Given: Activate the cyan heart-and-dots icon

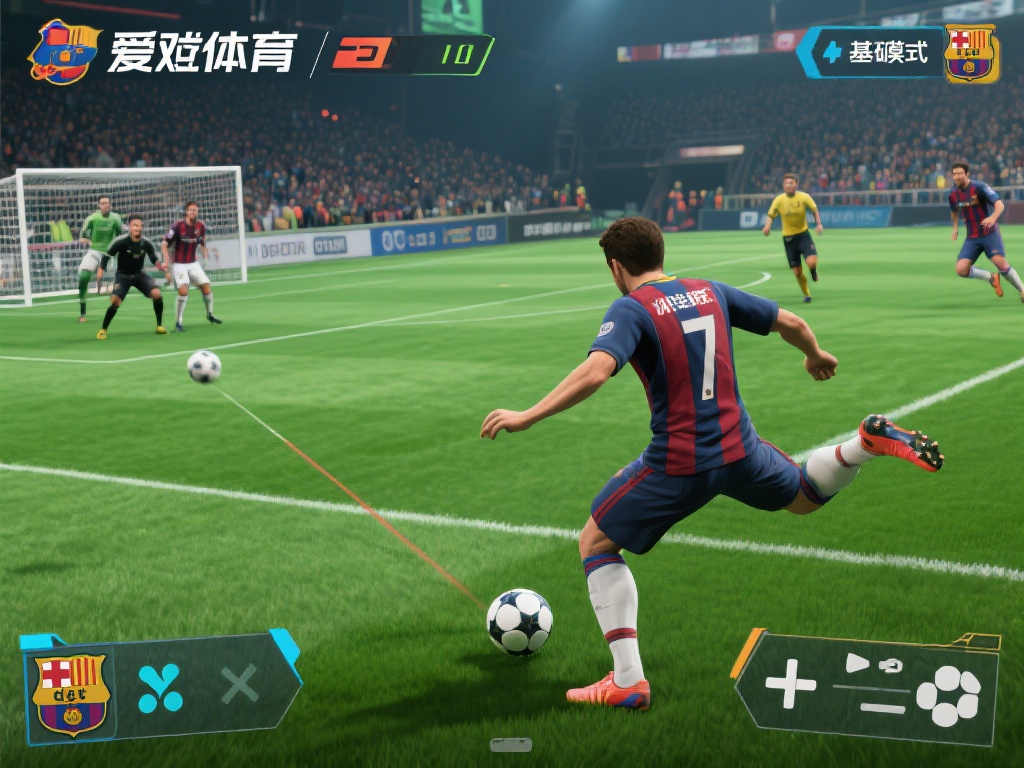Looking at the screenshot, I should (160, 687).
